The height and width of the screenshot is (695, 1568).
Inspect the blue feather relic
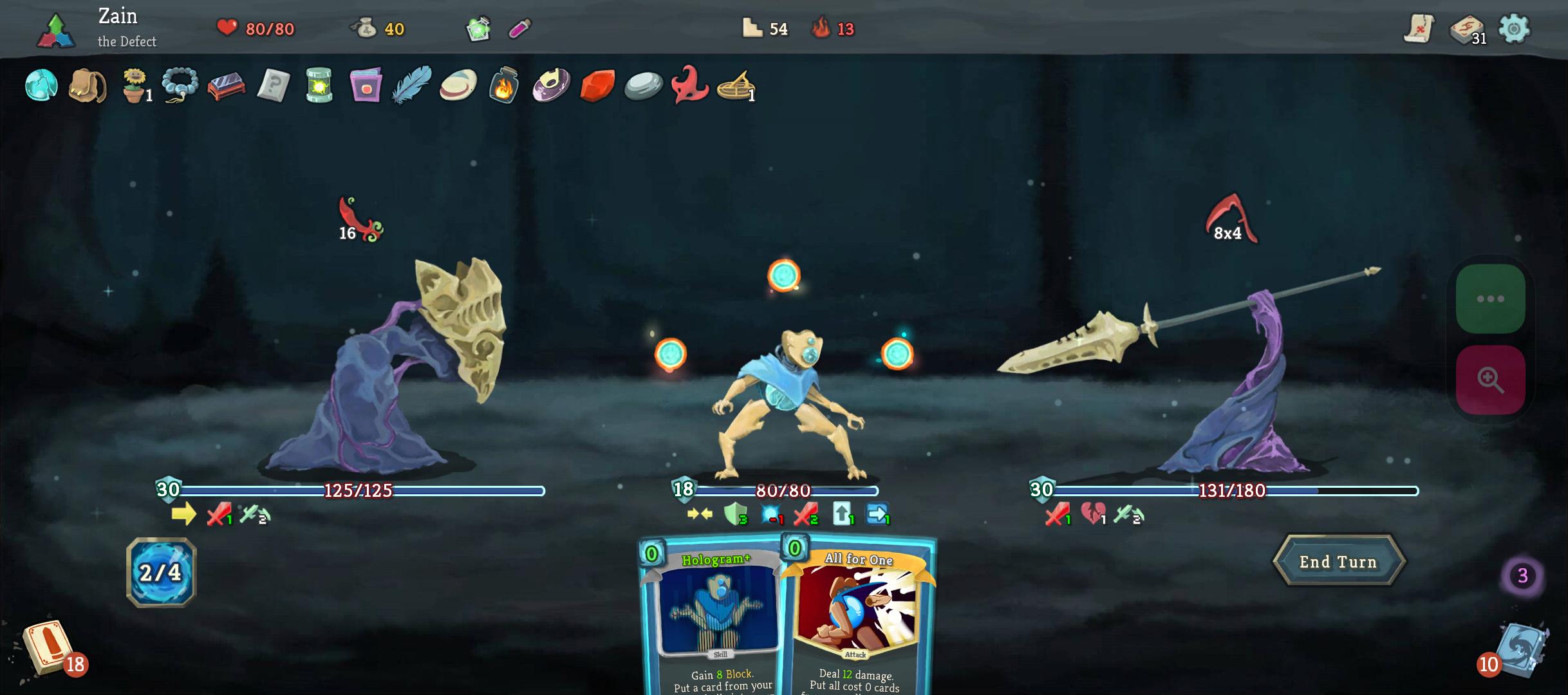[x=411, y=85]
